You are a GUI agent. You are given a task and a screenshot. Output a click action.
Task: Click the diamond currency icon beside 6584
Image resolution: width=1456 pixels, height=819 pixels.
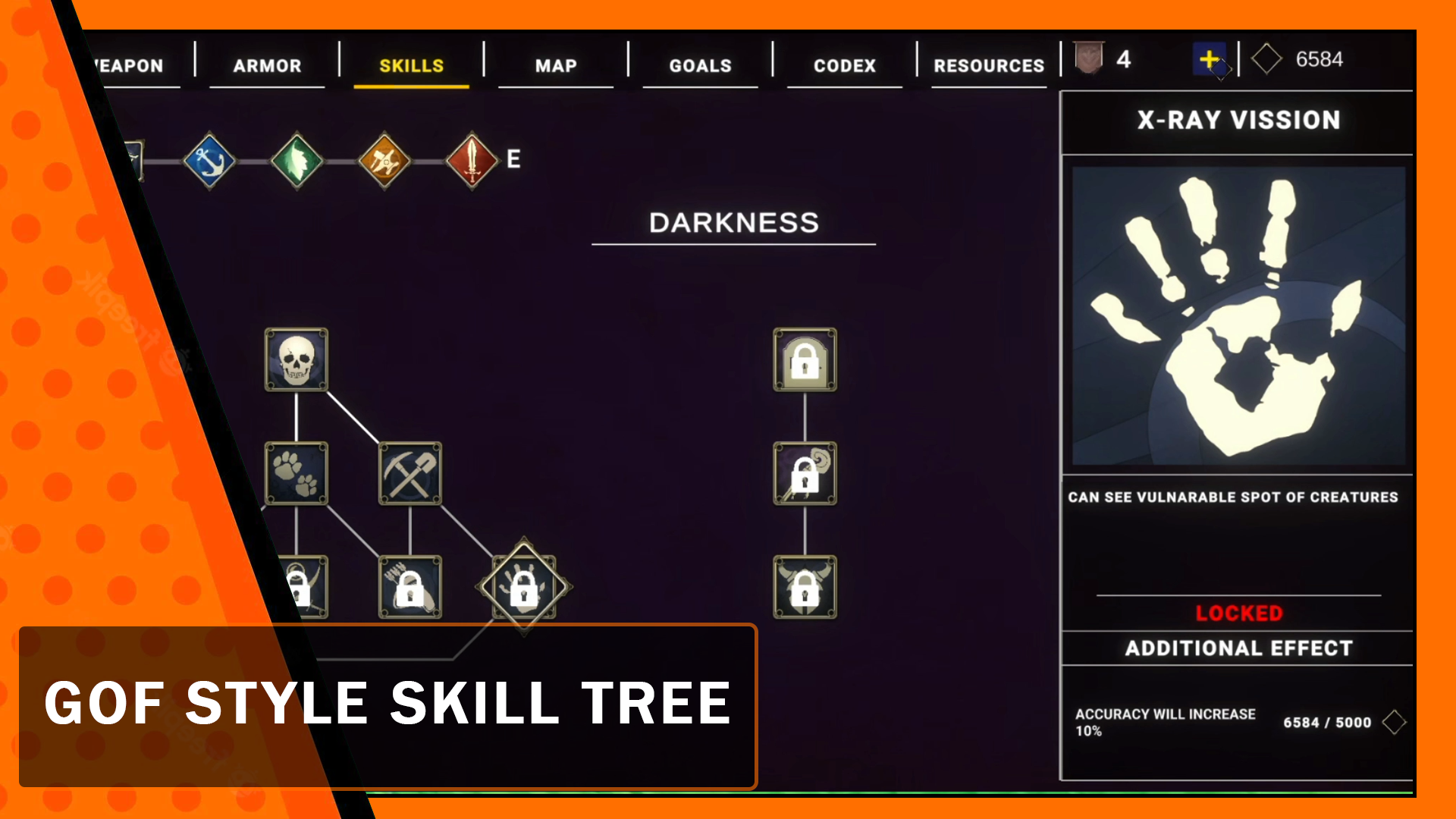(1266, 58)
